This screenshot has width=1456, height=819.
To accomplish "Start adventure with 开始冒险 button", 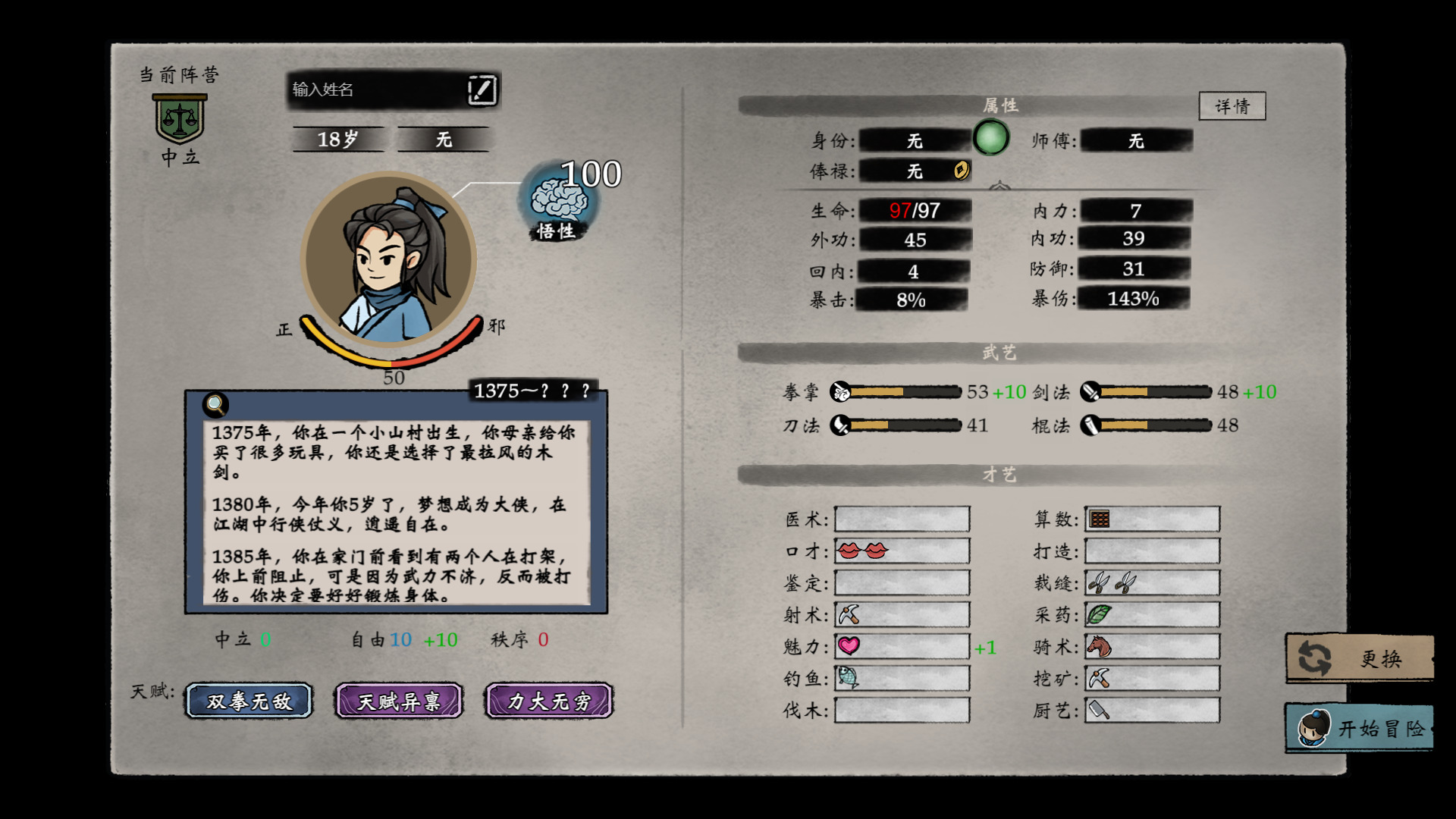I will [x=1359, y=728].
